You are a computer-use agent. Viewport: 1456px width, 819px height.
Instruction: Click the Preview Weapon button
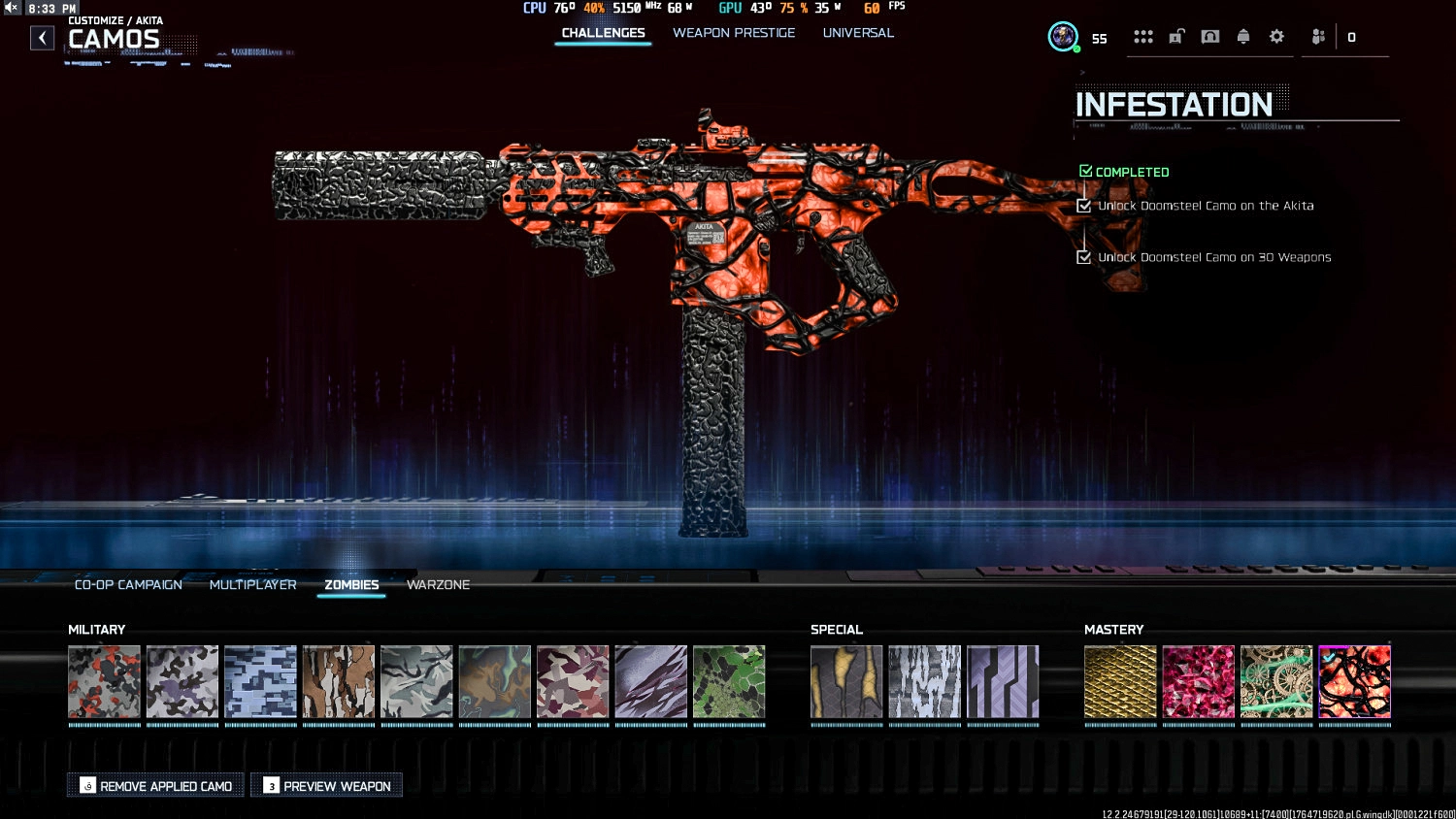point(326,785)
